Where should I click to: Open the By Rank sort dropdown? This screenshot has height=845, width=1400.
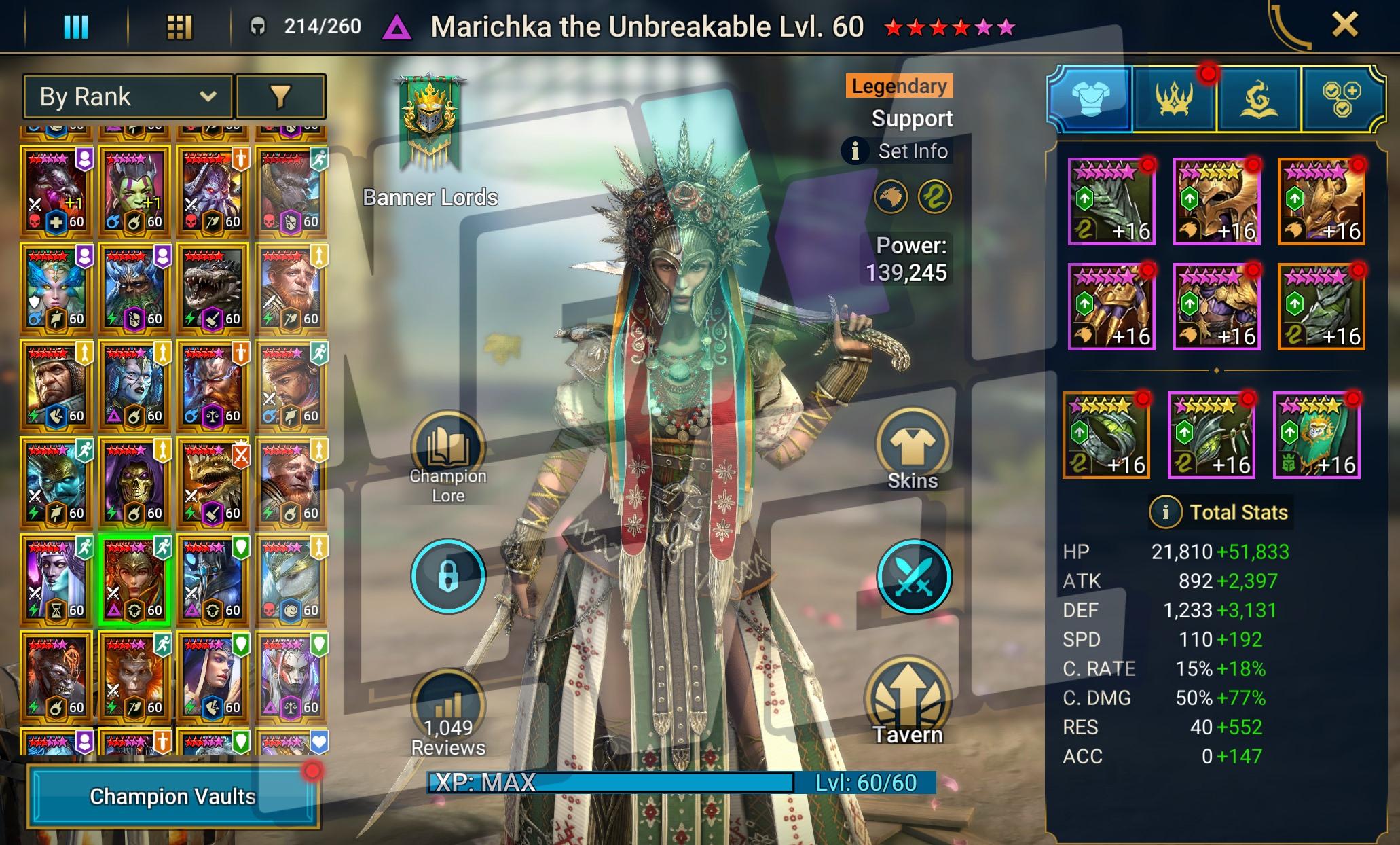click(x=128, y=96)
